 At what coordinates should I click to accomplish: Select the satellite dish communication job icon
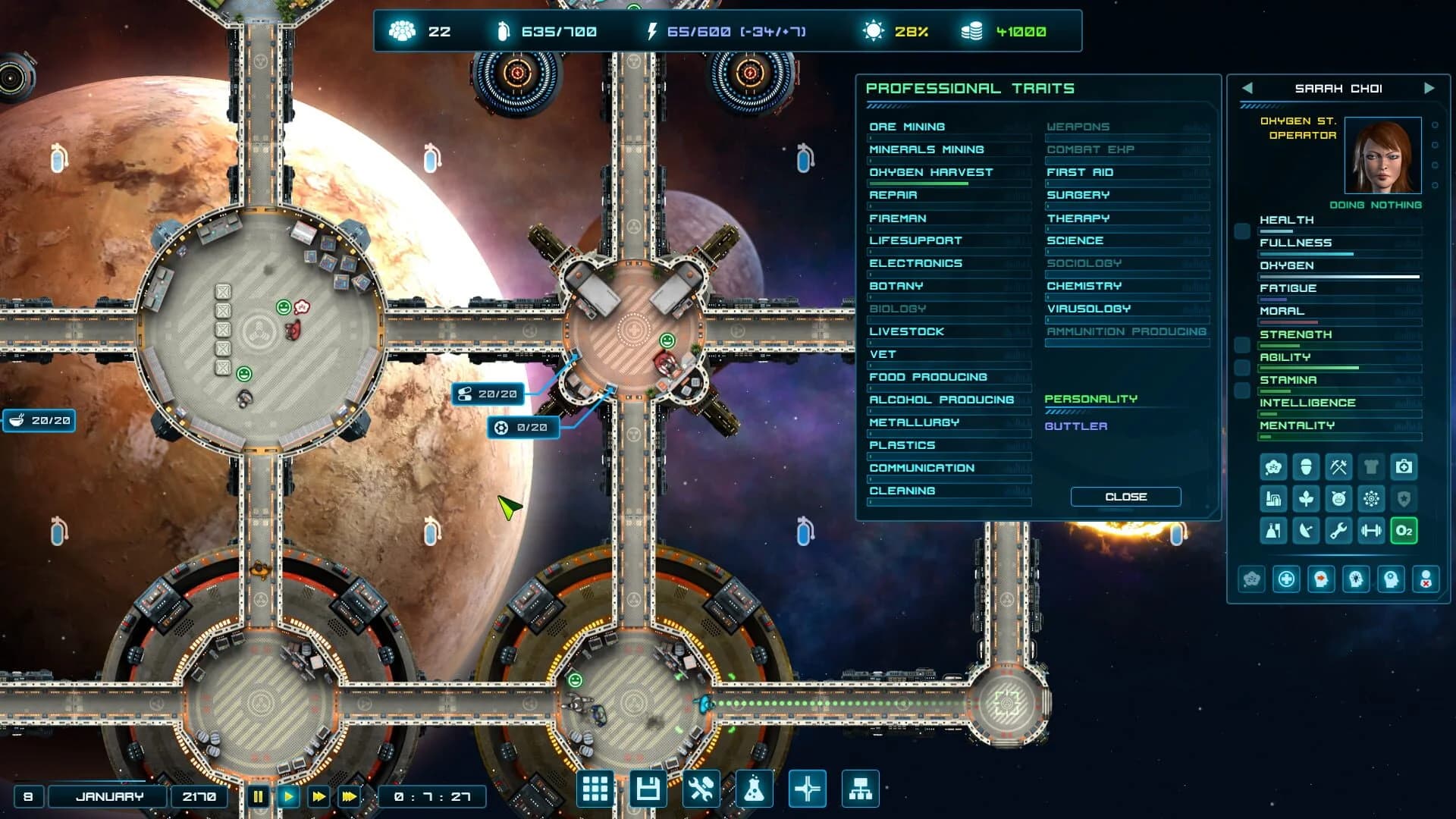[1306, 531]
